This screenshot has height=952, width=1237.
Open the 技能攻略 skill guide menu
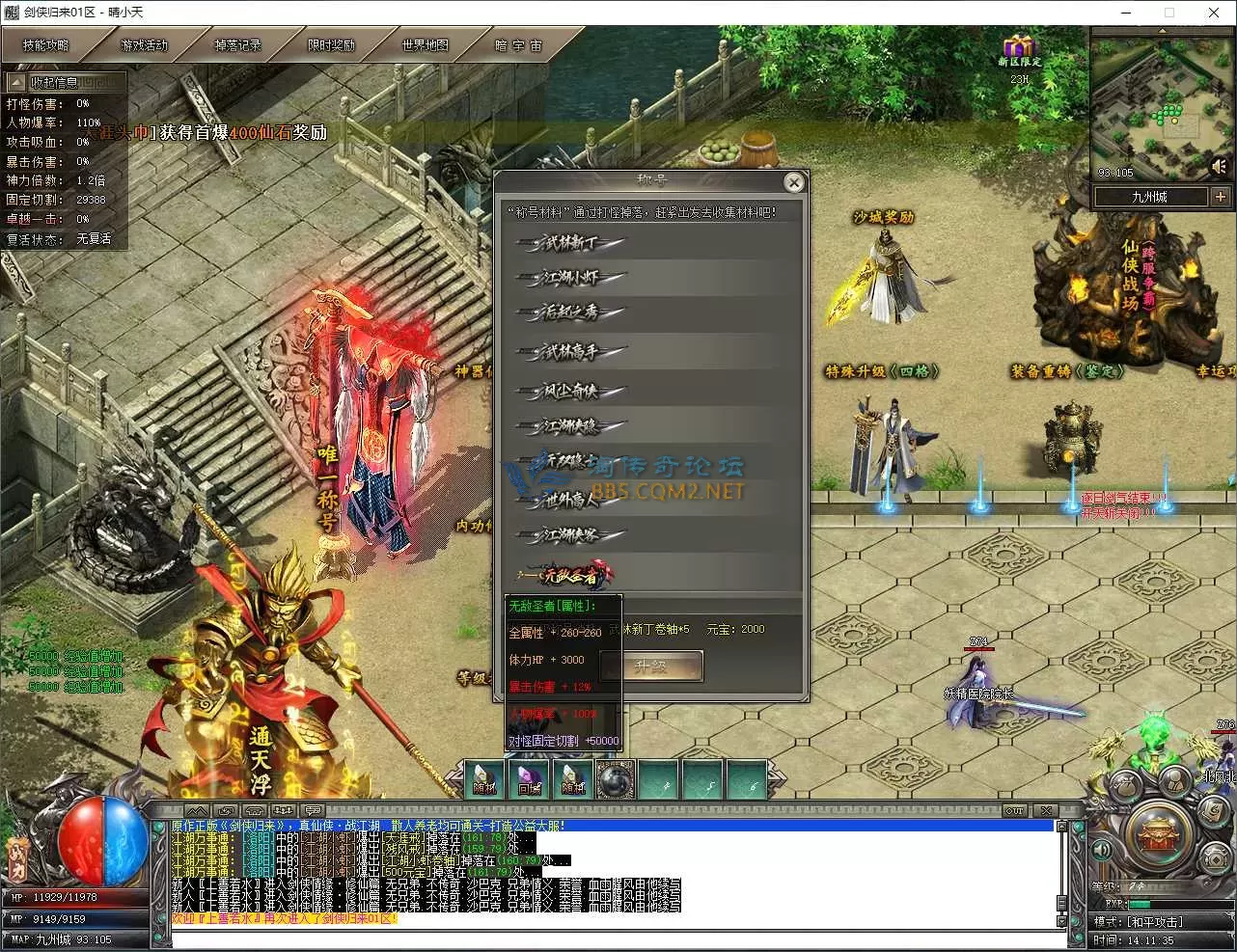(x=46, y=45)
